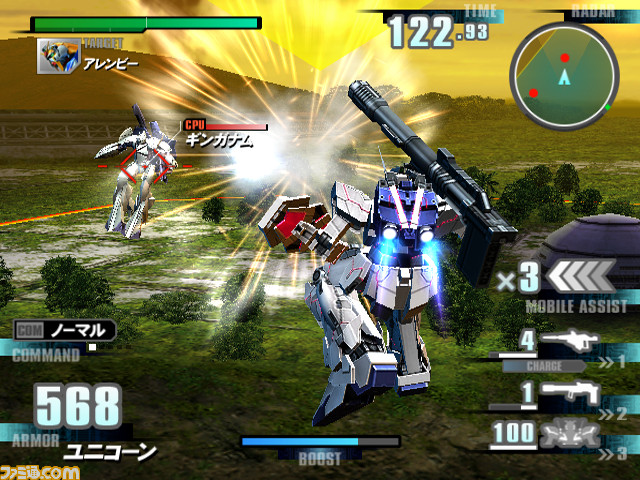Viewport: 640px width, 480px height.
Task: Click the circular radar minimap
Action: click(x=563, y=74)
